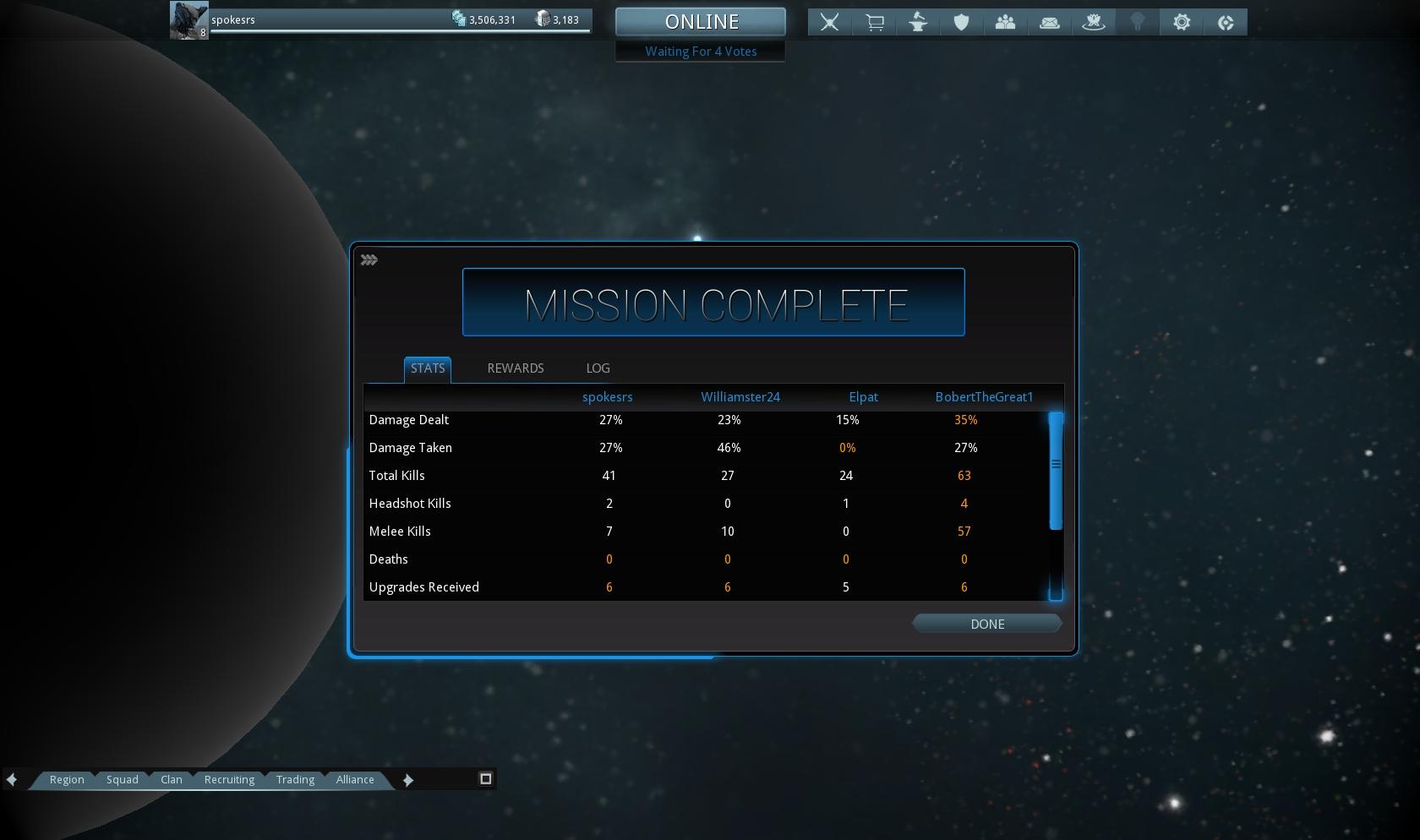Open the contacts people icon
The image size is (1420, 840).
(1006, 23)
